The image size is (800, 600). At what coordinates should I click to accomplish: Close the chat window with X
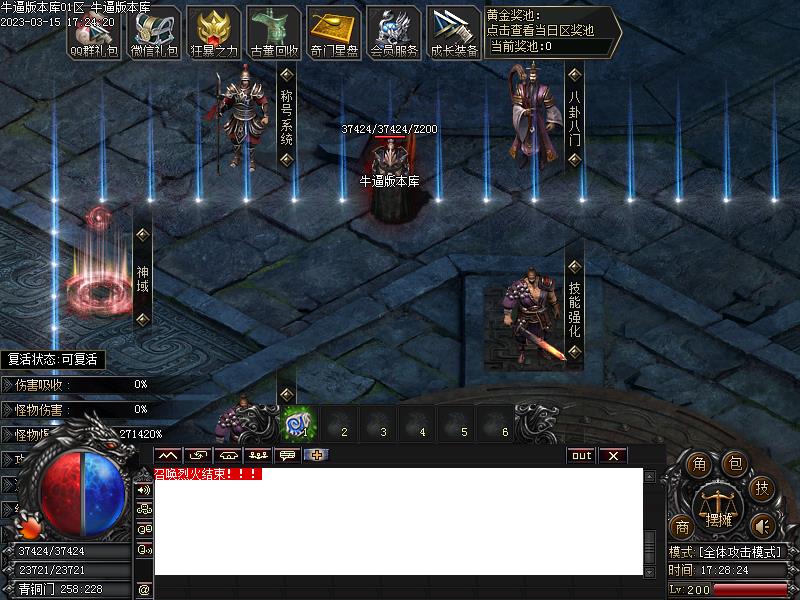(613, 456)
